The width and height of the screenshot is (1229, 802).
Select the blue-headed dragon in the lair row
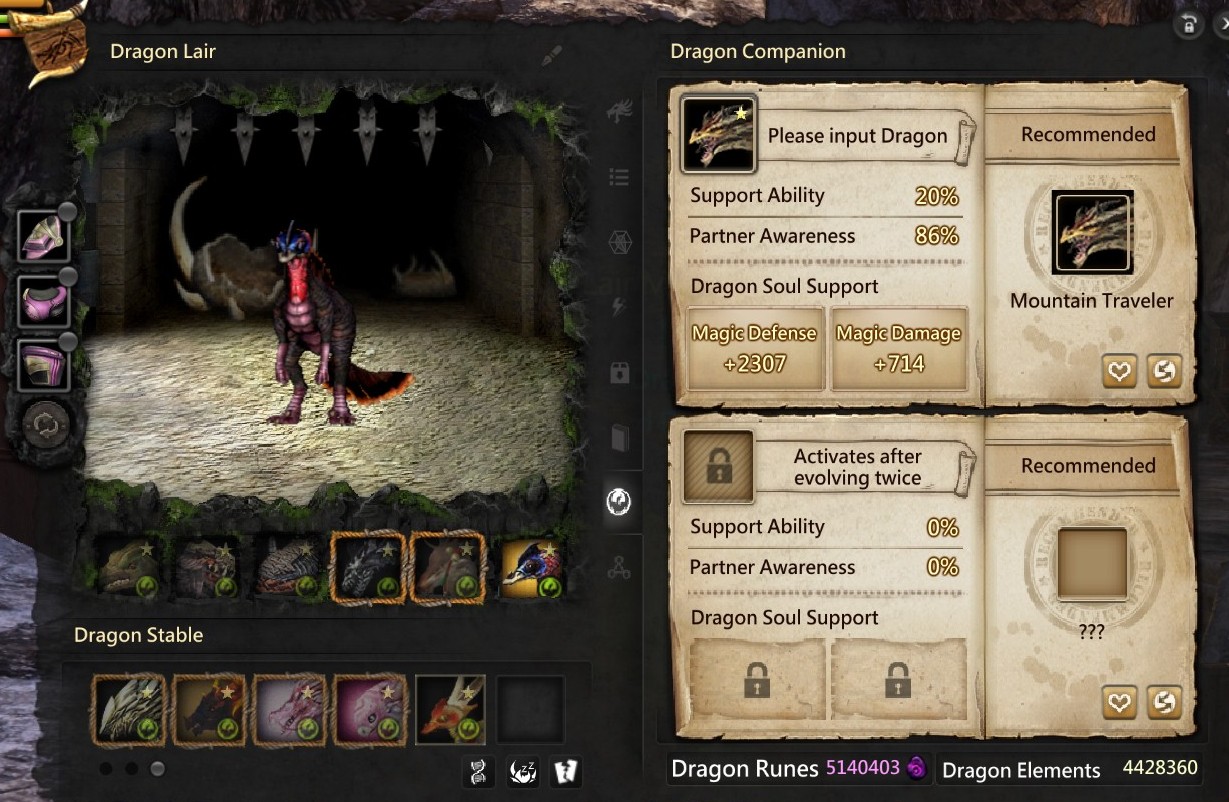pos(530,568)
